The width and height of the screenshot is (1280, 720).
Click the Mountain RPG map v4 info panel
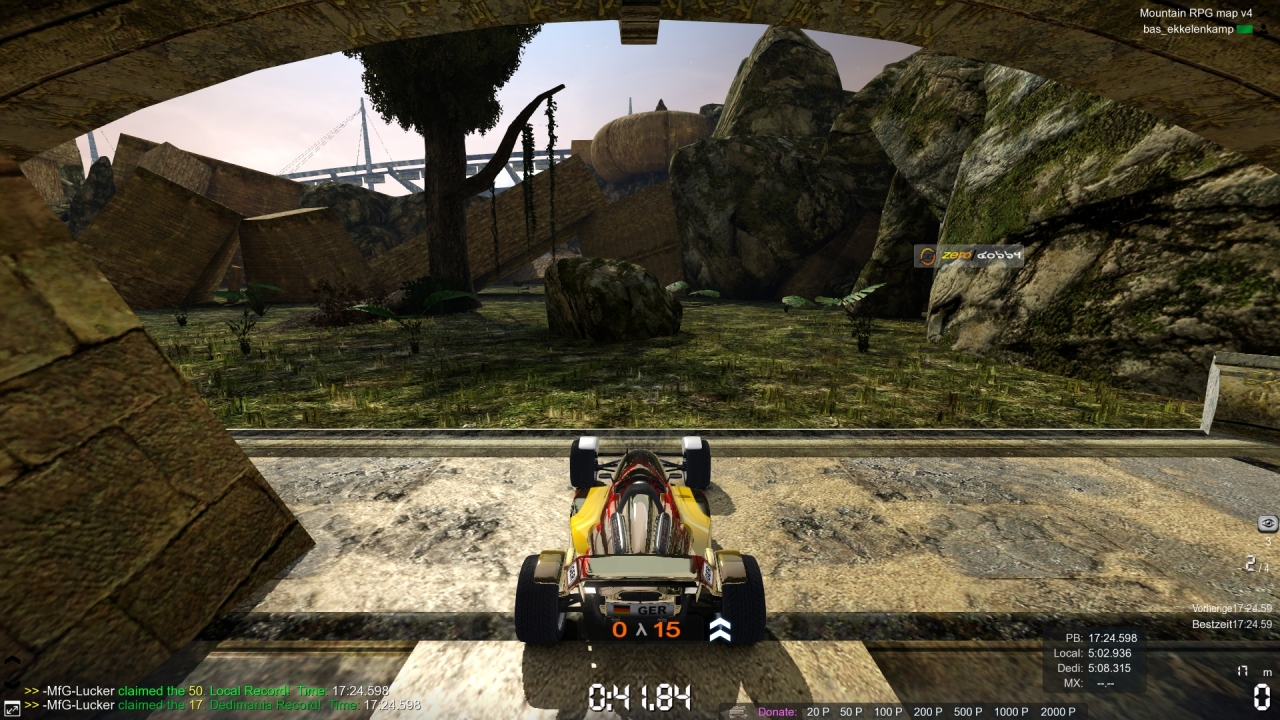tap(1196, 21)
